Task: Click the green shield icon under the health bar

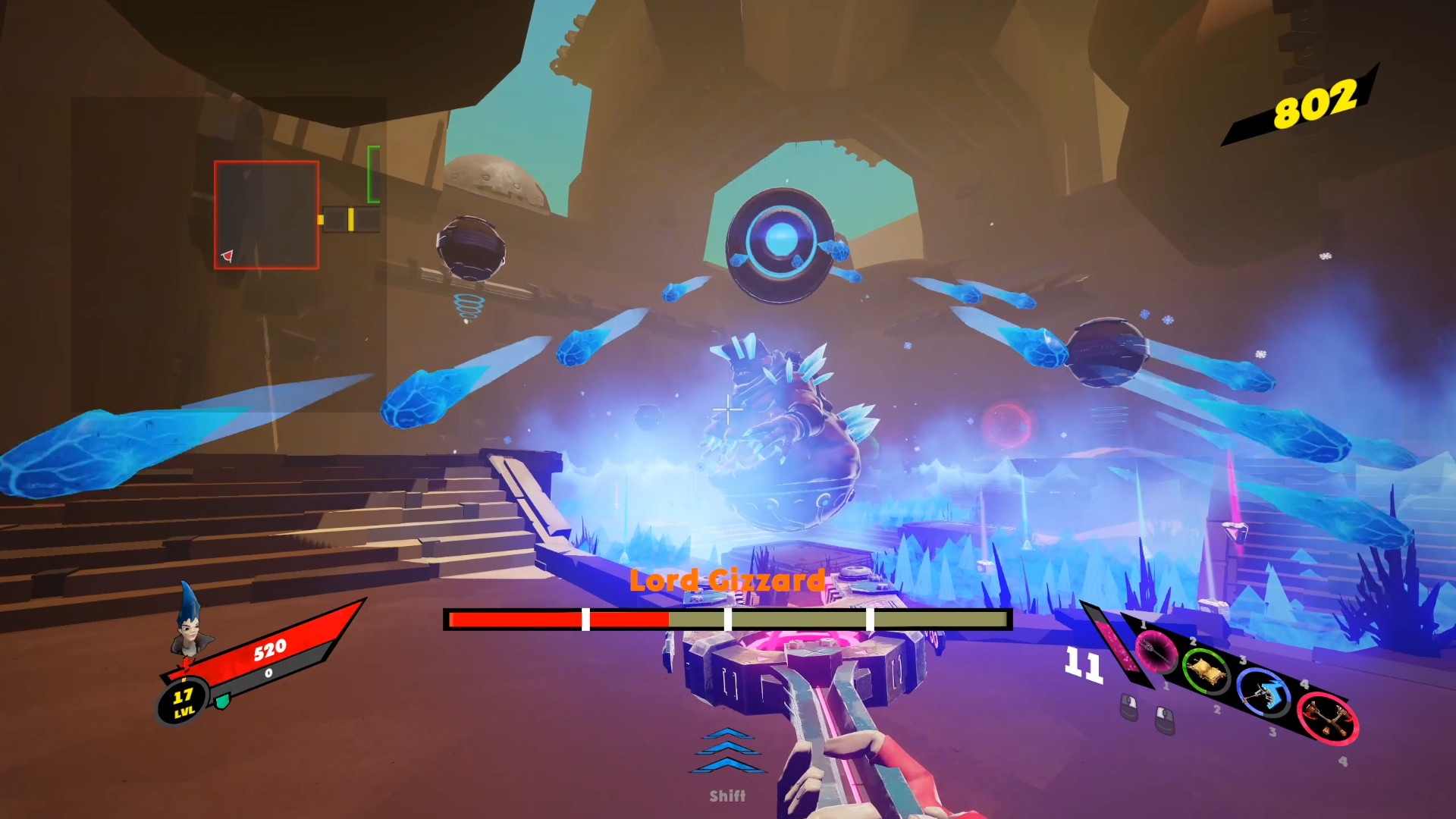Action: point(222,701)
